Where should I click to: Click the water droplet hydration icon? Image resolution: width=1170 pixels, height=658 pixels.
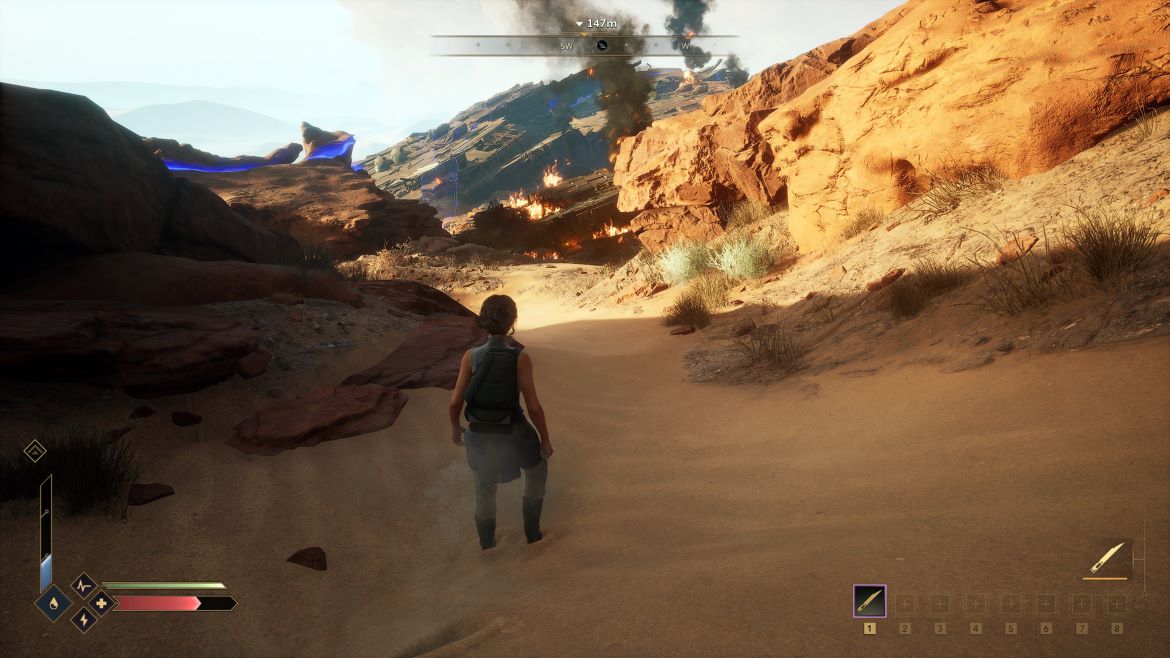click(52, 603)
